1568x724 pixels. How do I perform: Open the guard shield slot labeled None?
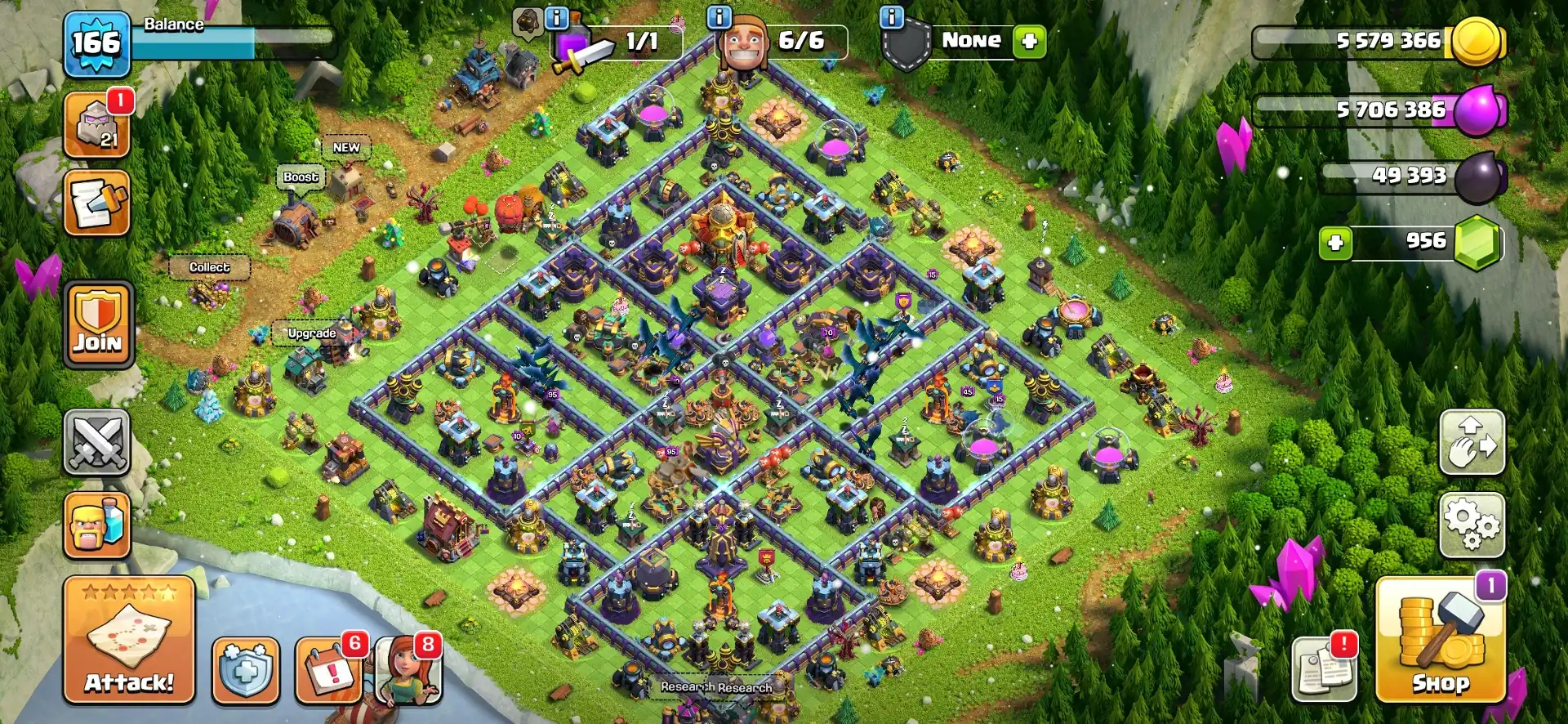[x=972, y=40]
